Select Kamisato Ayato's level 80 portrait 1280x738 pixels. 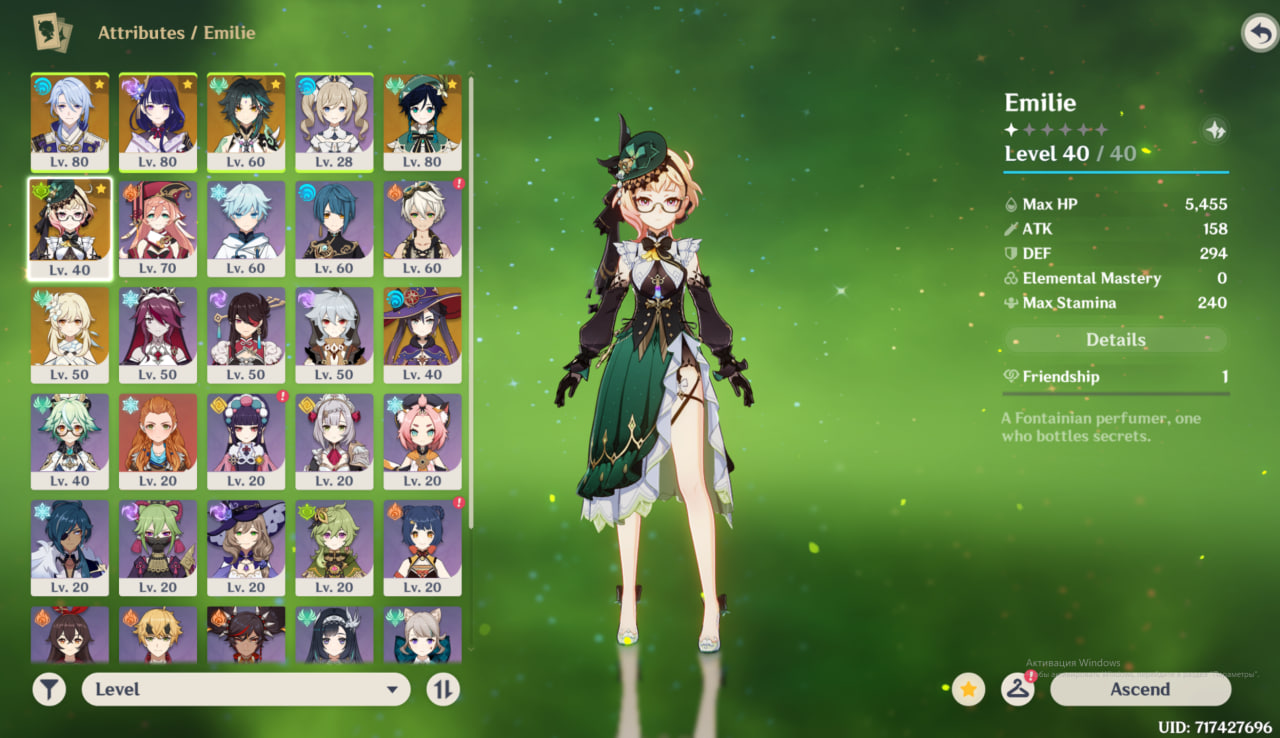(70, 120)
